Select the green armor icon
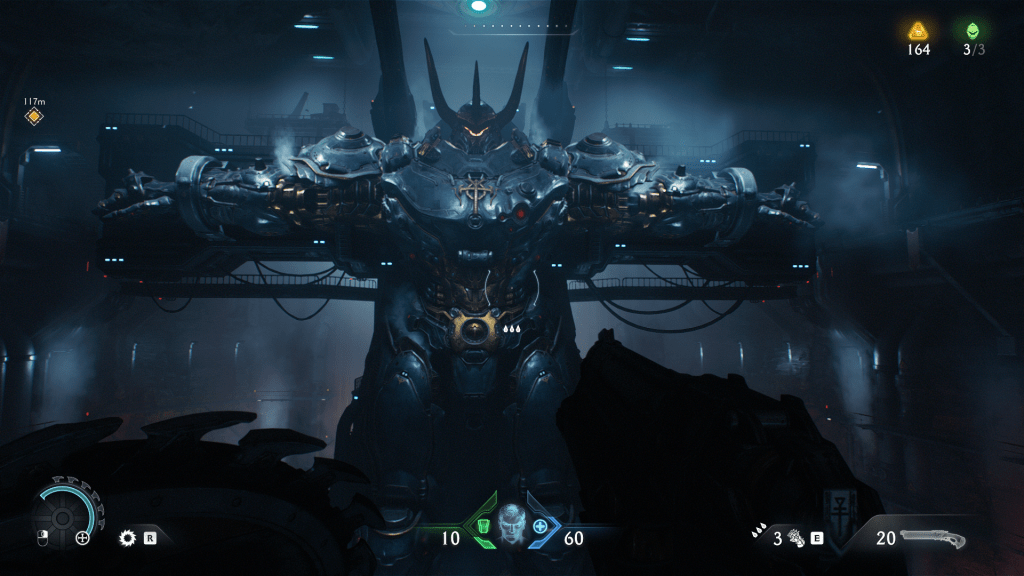The height and width of the screenshot is (576, 1024). pyautogui.click(x=483, y=526)
